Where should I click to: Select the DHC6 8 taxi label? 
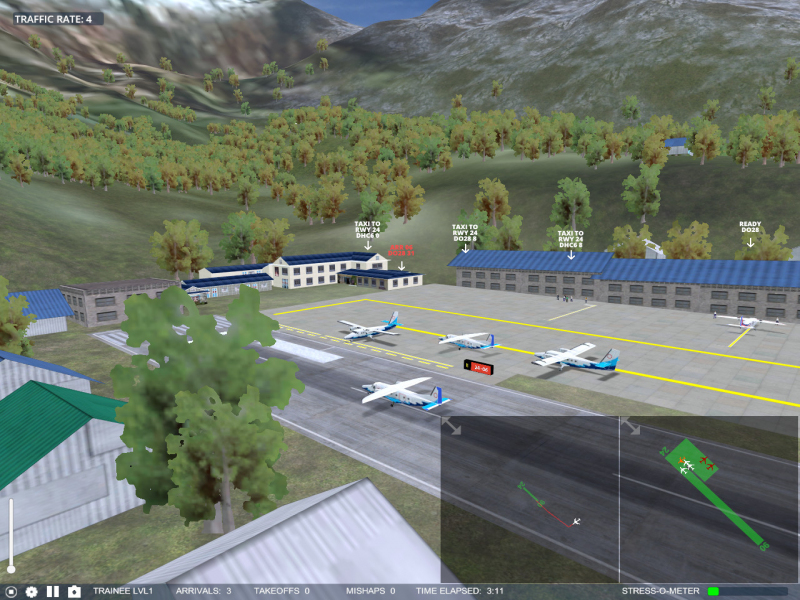point(571,238)
